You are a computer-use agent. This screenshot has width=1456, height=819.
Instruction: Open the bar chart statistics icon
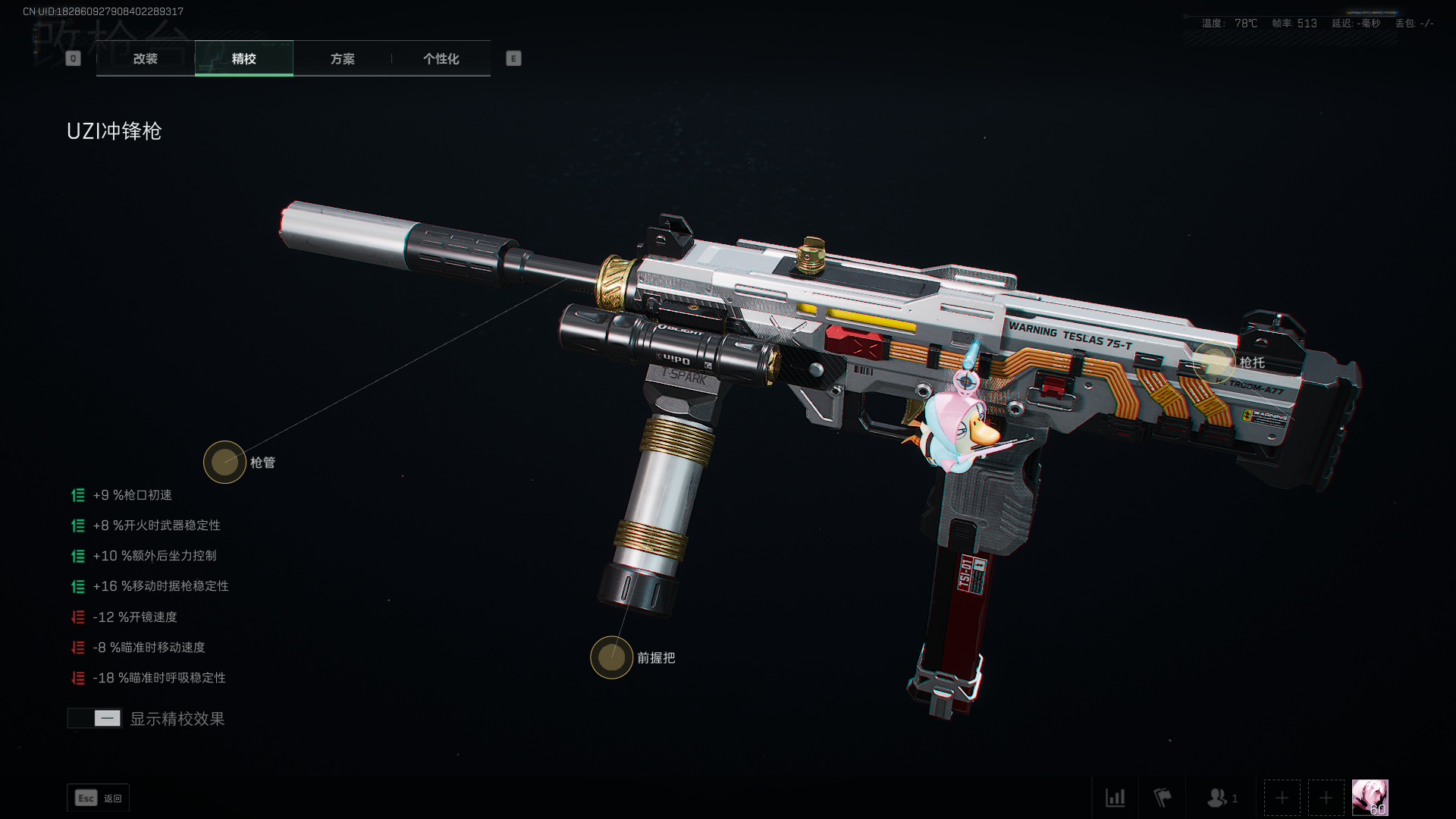[1115, 798]
